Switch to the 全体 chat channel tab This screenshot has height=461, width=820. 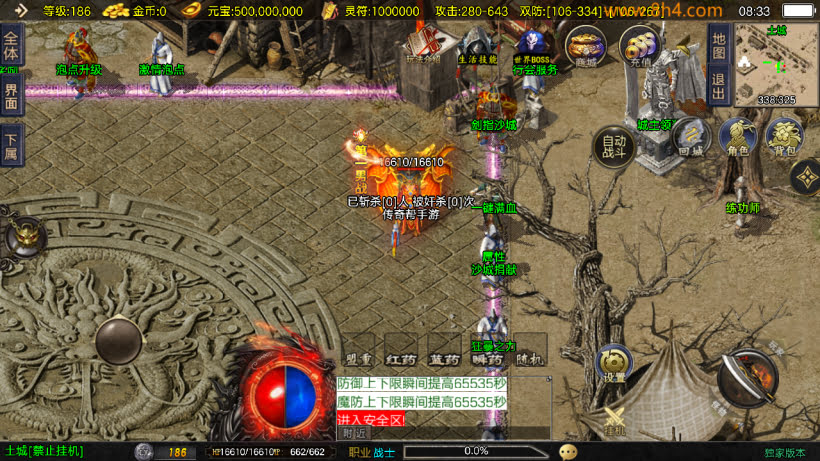11,48
